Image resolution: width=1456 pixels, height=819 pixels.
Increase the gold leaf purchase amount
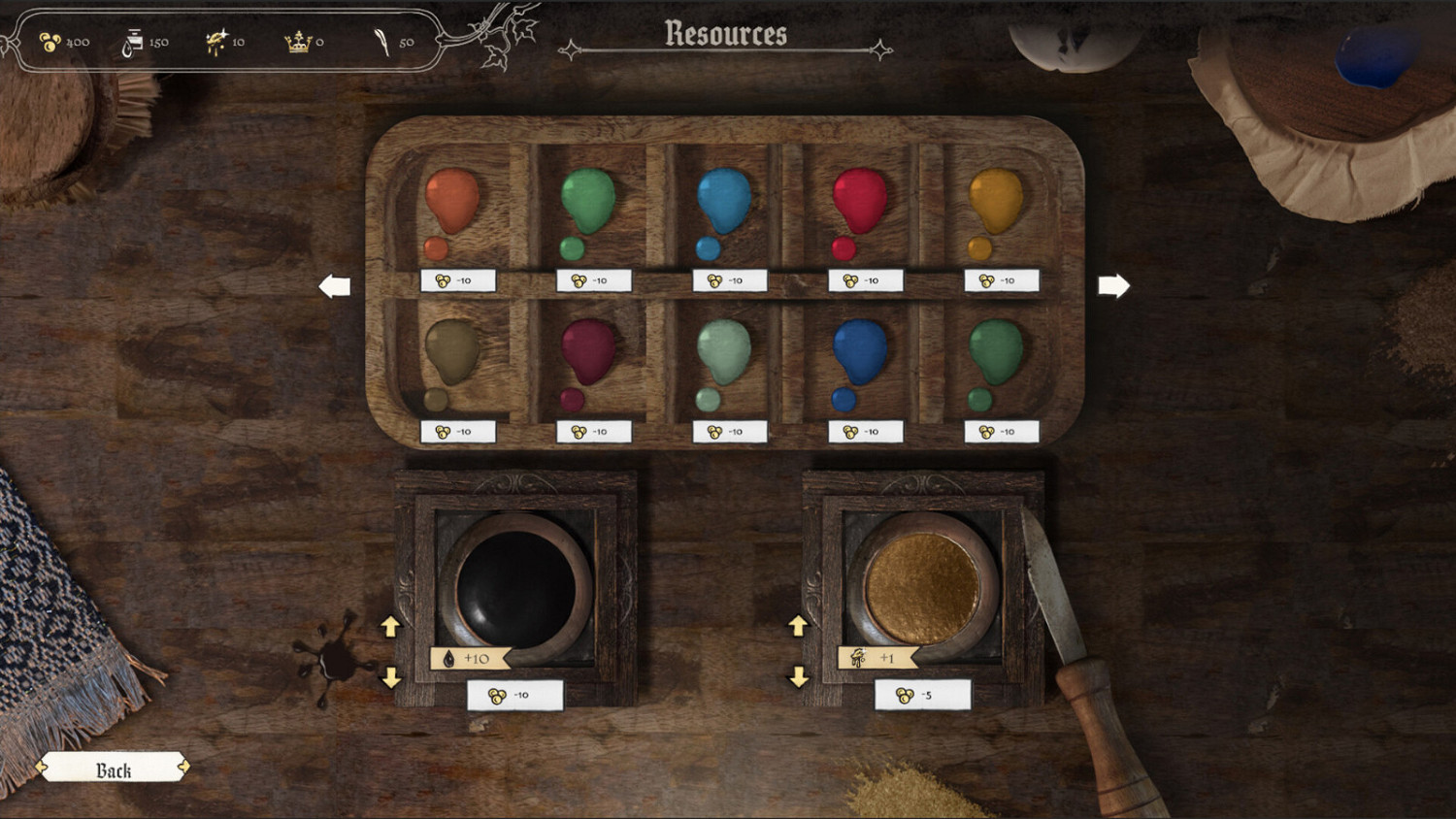(x=799, y=627)
